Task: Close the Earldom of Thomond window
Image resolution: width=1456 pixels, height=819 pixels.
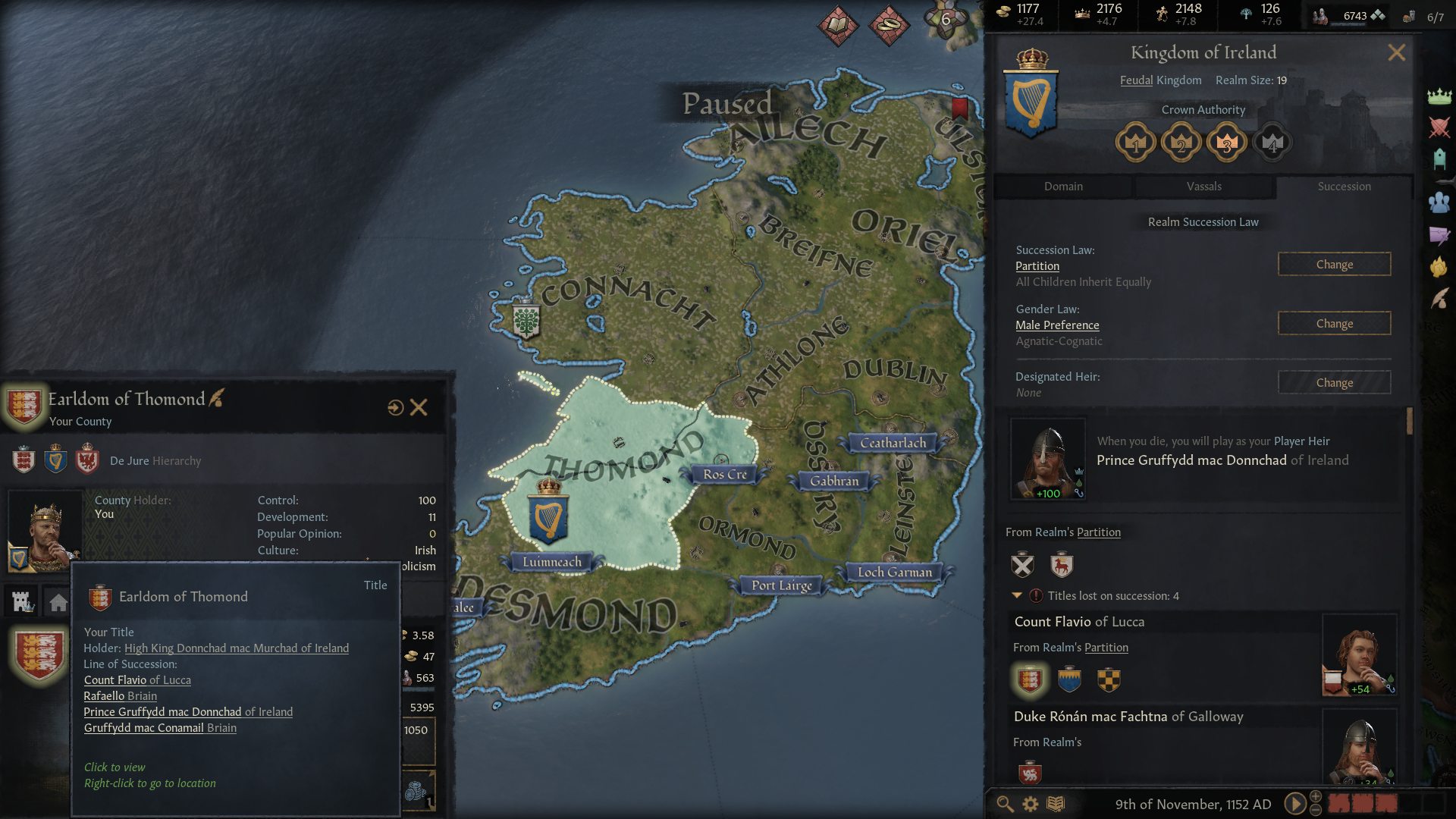Action: (419, 408)
